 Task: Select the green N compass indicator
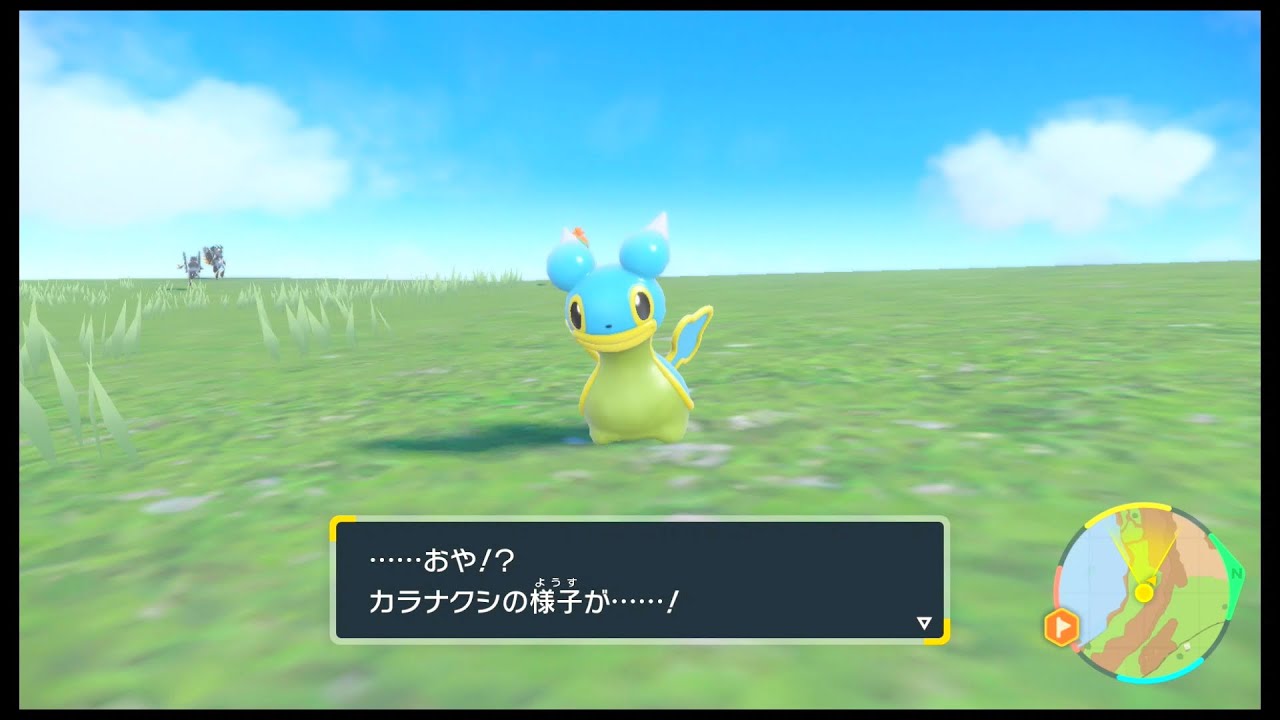pyautogui.click(x=1236, y=574)
